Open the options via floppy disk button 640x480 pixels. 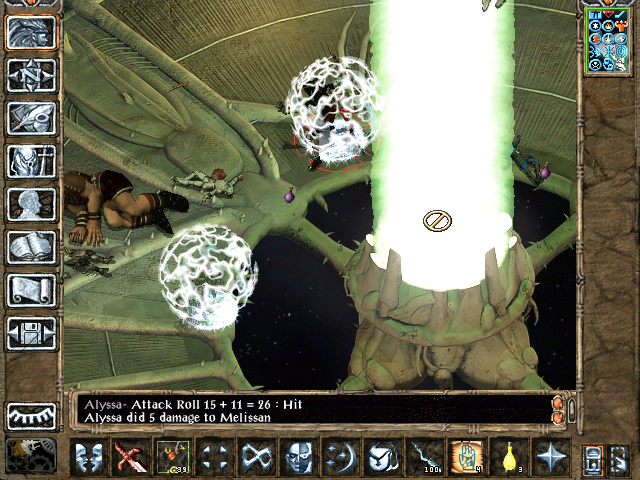point(30,333)
